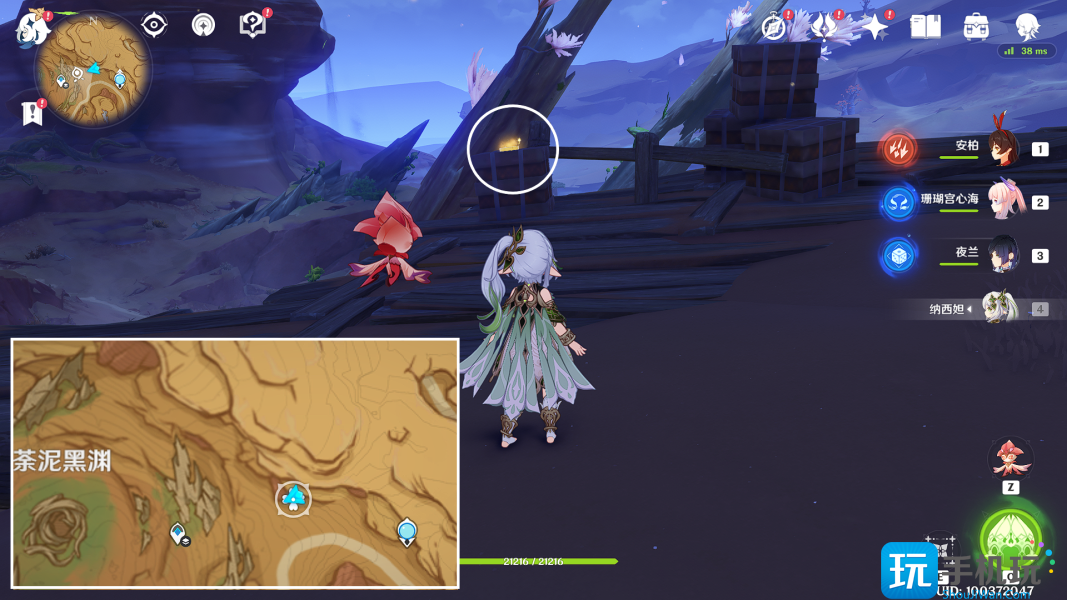The image size is (1067, 600).
Task: Click the wireless signal icon beside minimap
Action: 203,25
